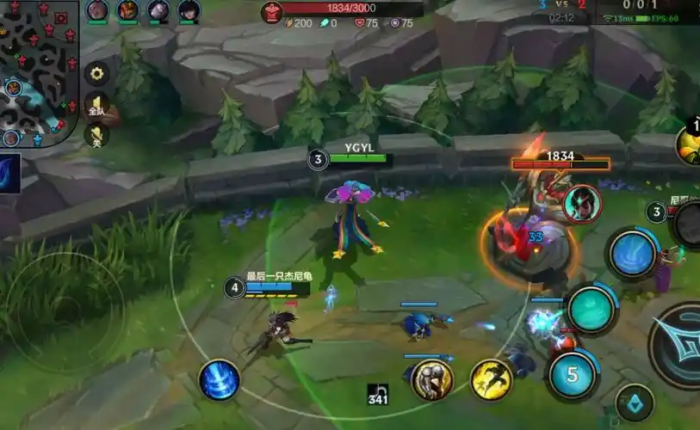Use the yellow strongman summoner spell
Screen dimensions: 700x430
(431, 379)
